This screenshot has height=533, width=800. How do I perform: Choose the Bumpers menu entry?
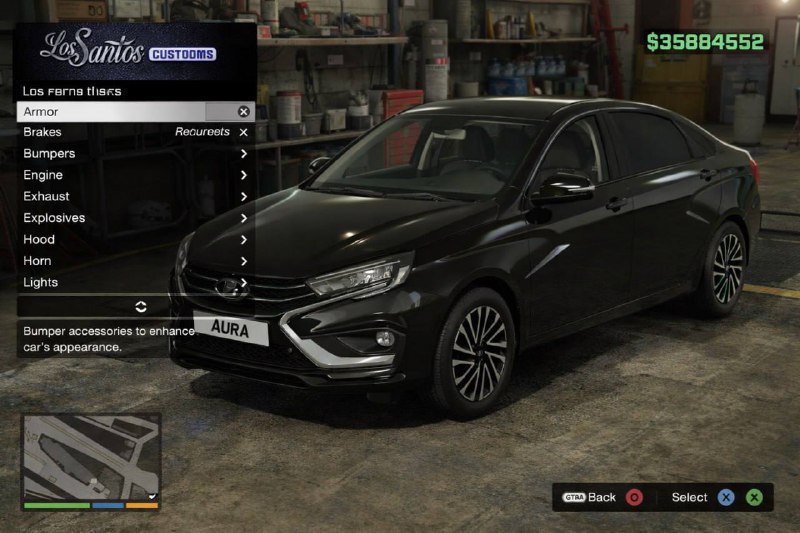pyautogui.click(x=135, y=154)
